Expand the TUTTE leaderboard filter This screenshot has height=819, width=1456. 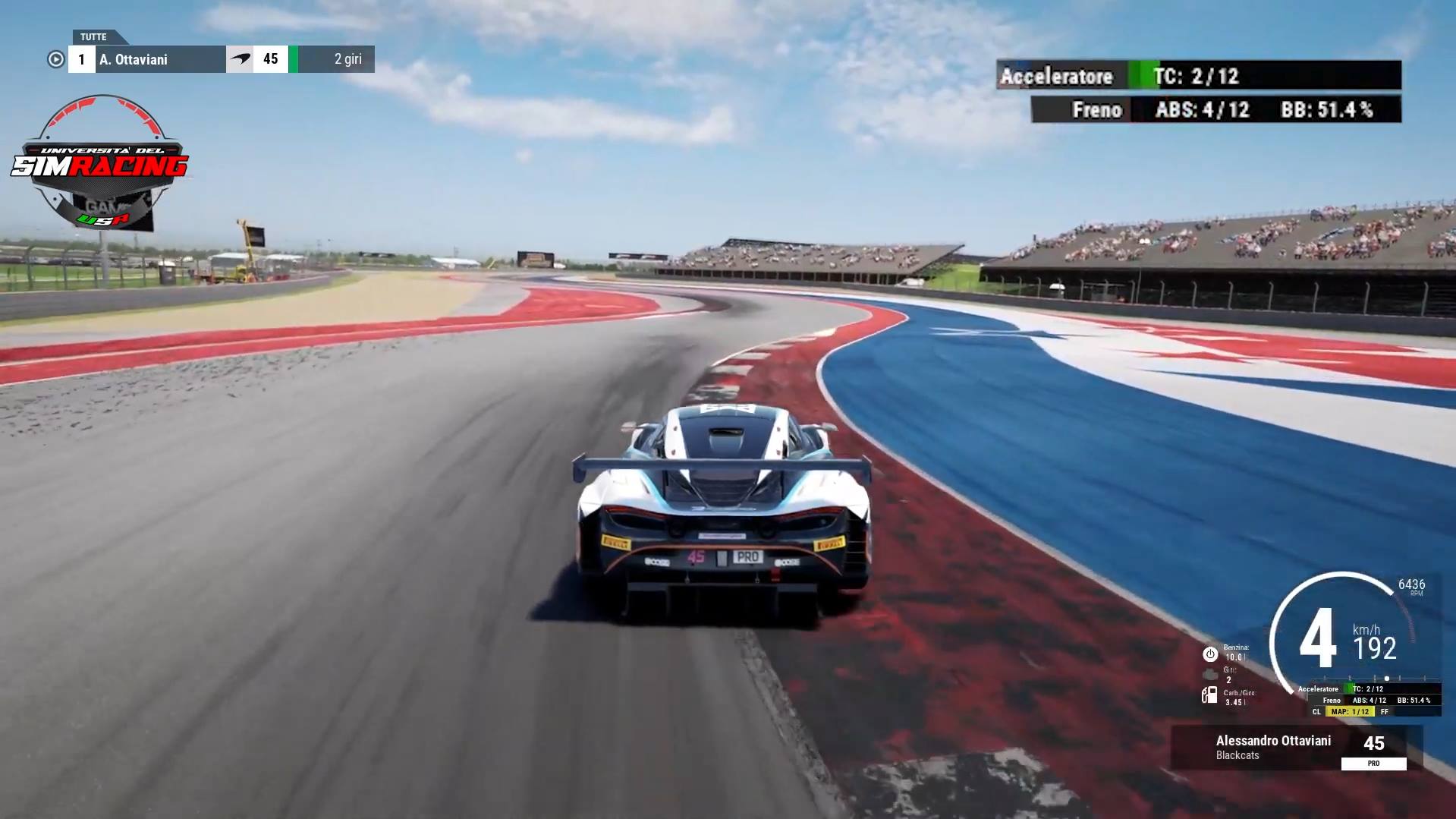point(95,36)
